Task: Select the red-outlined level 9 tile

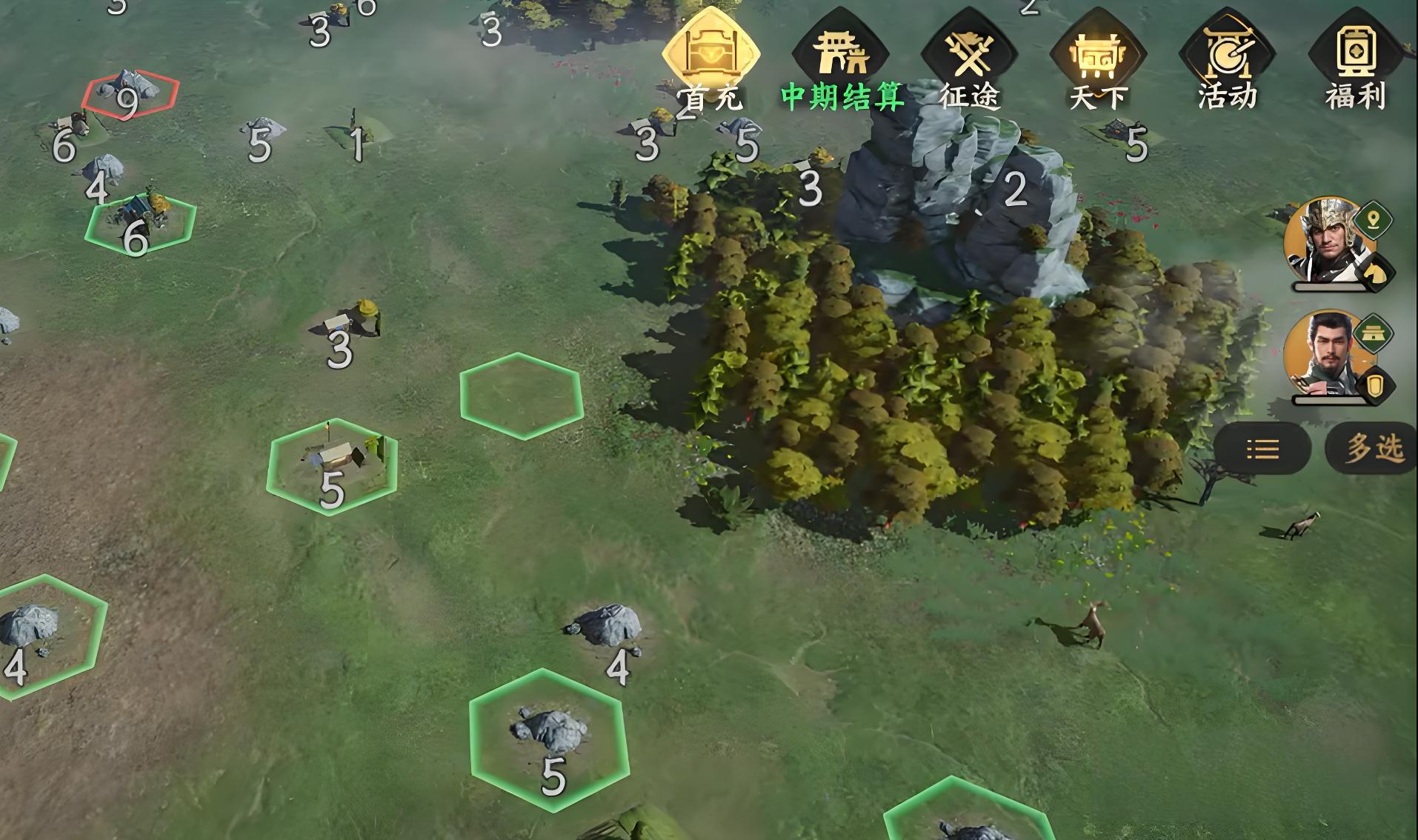Action: (130, 94)
